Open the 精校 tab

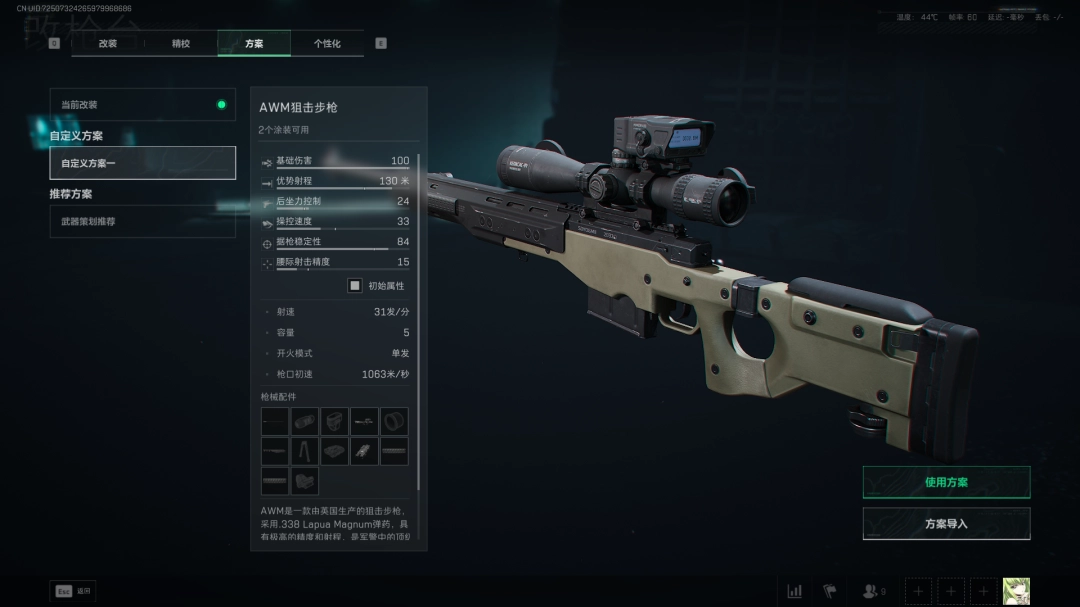[x=181, y=43]
